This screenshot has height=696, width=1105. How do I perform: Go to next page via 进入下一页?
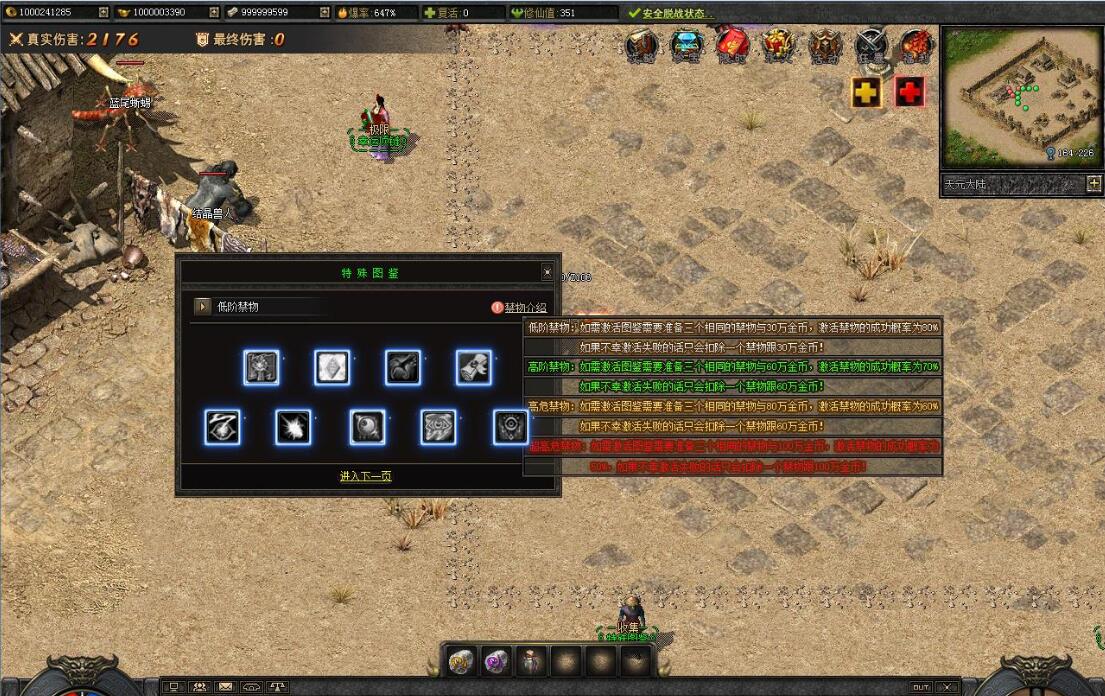pos(365,476)
